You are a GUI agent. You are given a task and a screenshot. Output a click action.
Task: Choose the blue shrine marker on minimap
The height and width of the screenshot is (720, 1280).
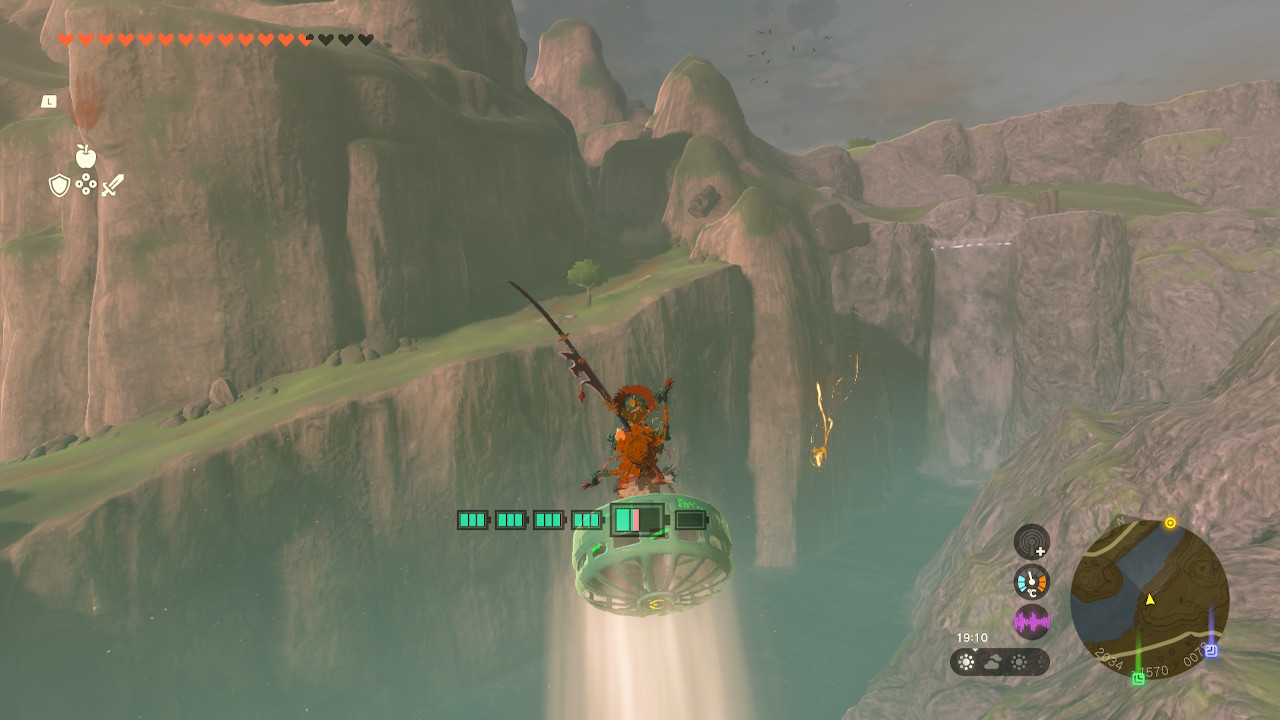[x=1211, y=650]
